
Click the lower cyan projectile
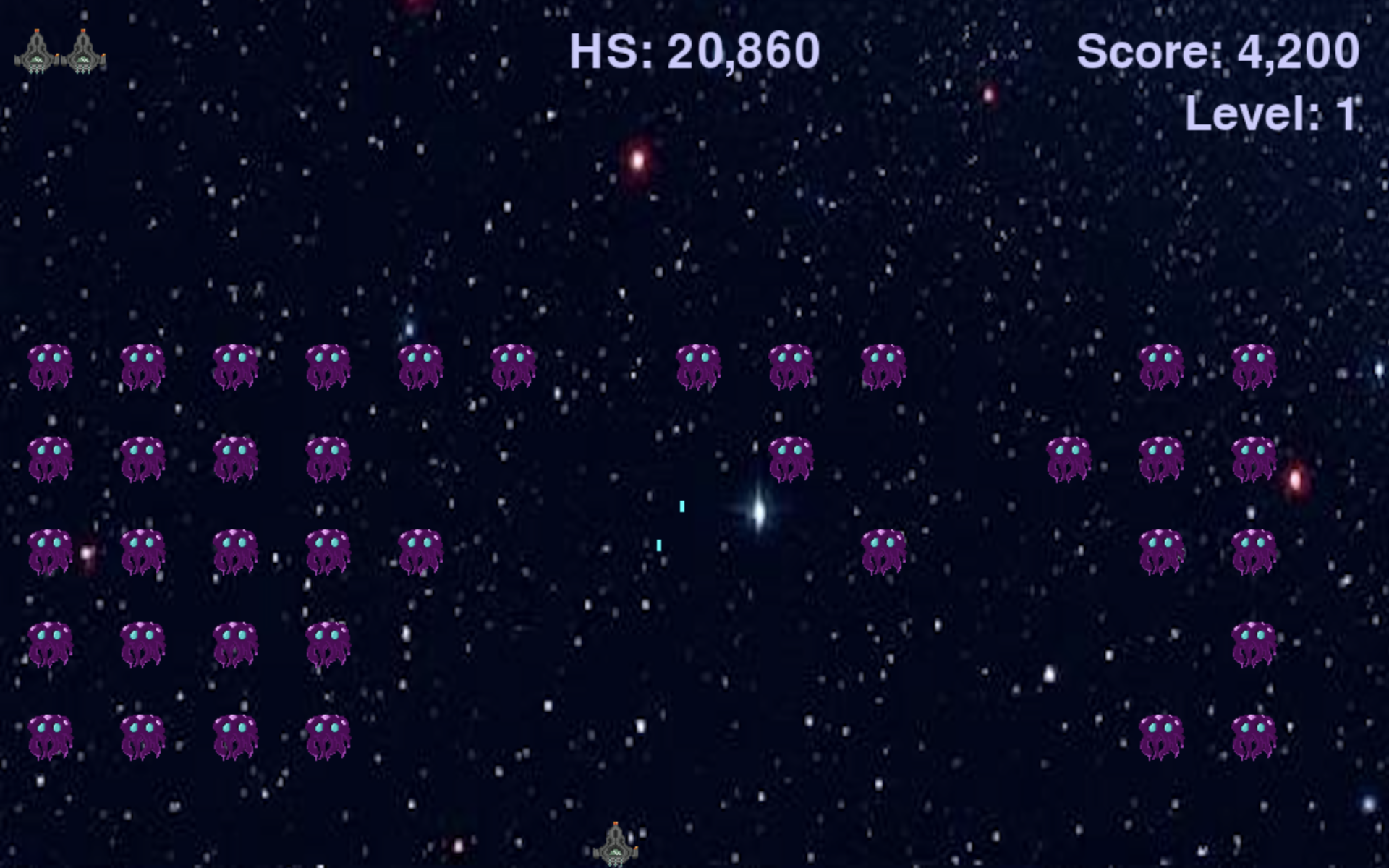659,545
